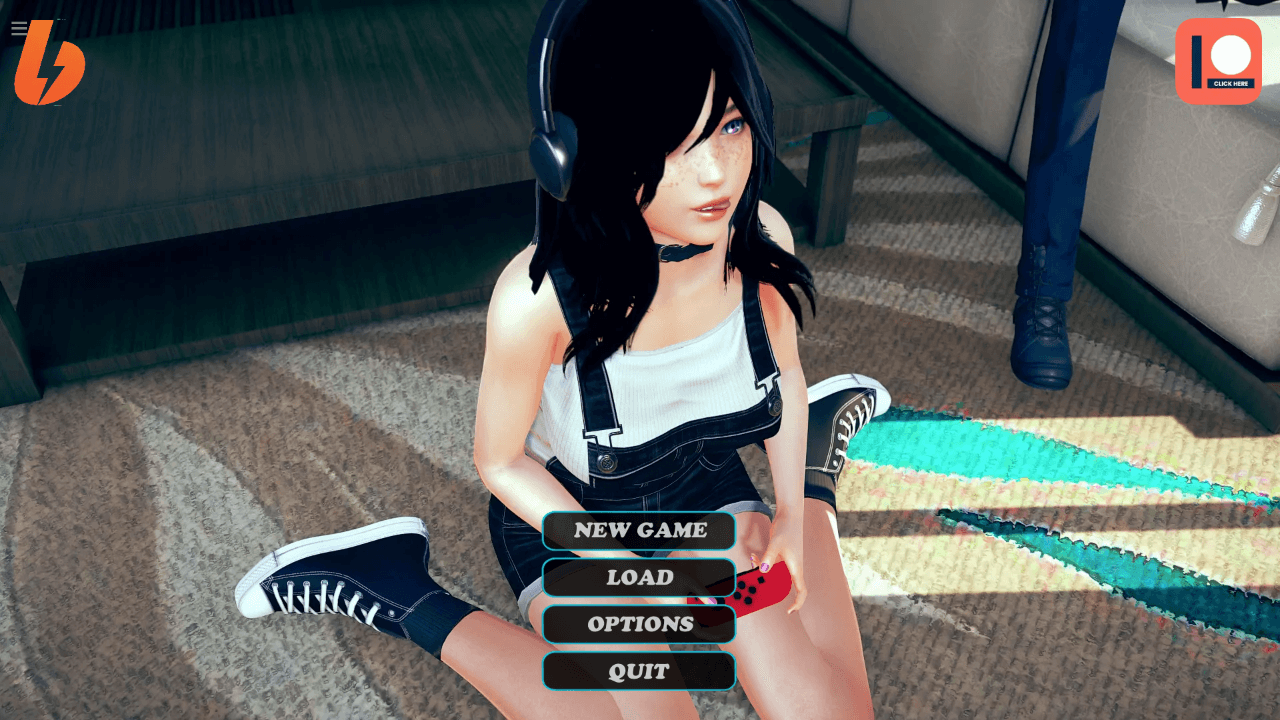Open the Options menu
The height and width of the screenshot is (720, 1280).
coord(639,624)
